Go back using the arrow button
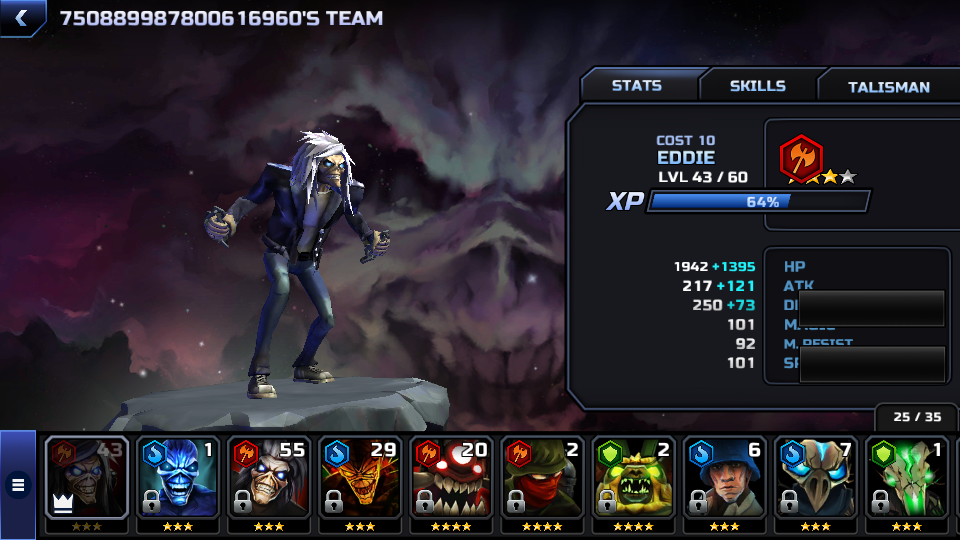The image size is (960, 540). (22, 17)
